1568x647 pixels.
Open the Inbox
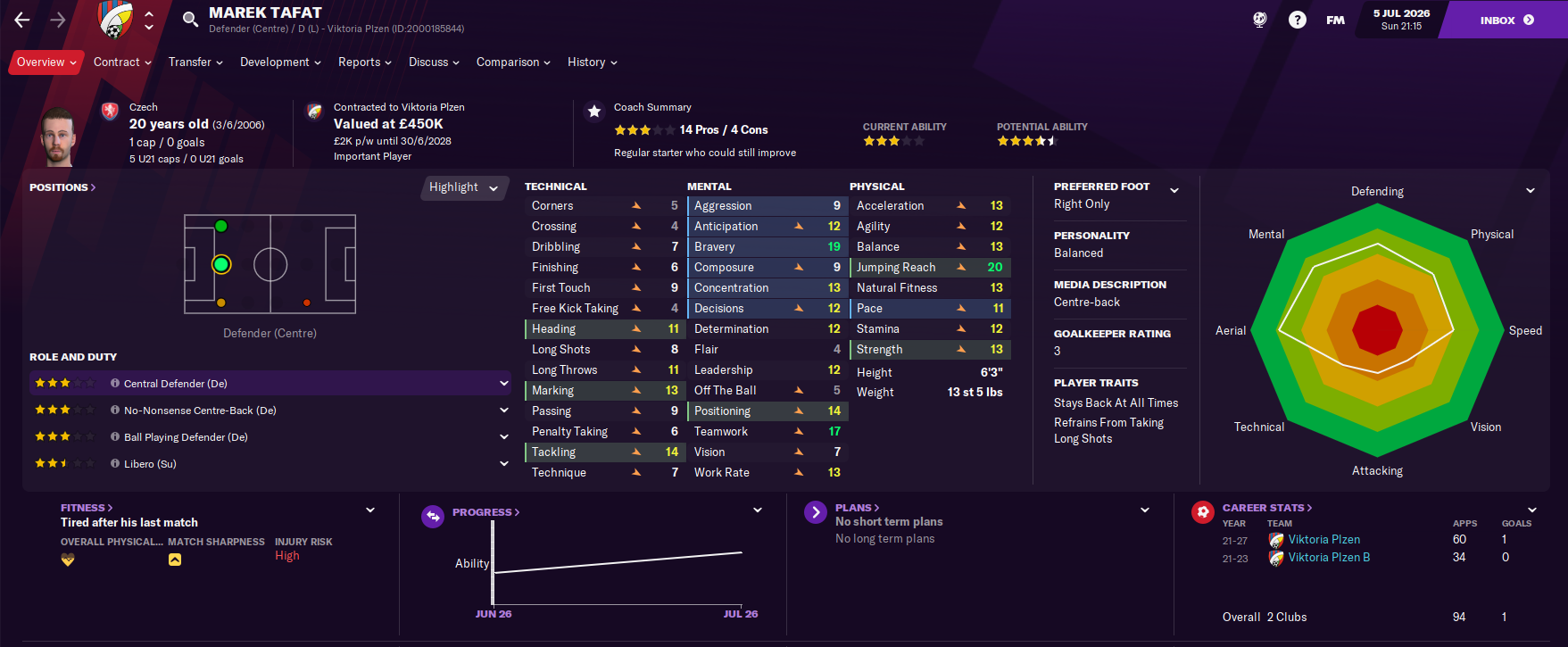pos(1506,20)
